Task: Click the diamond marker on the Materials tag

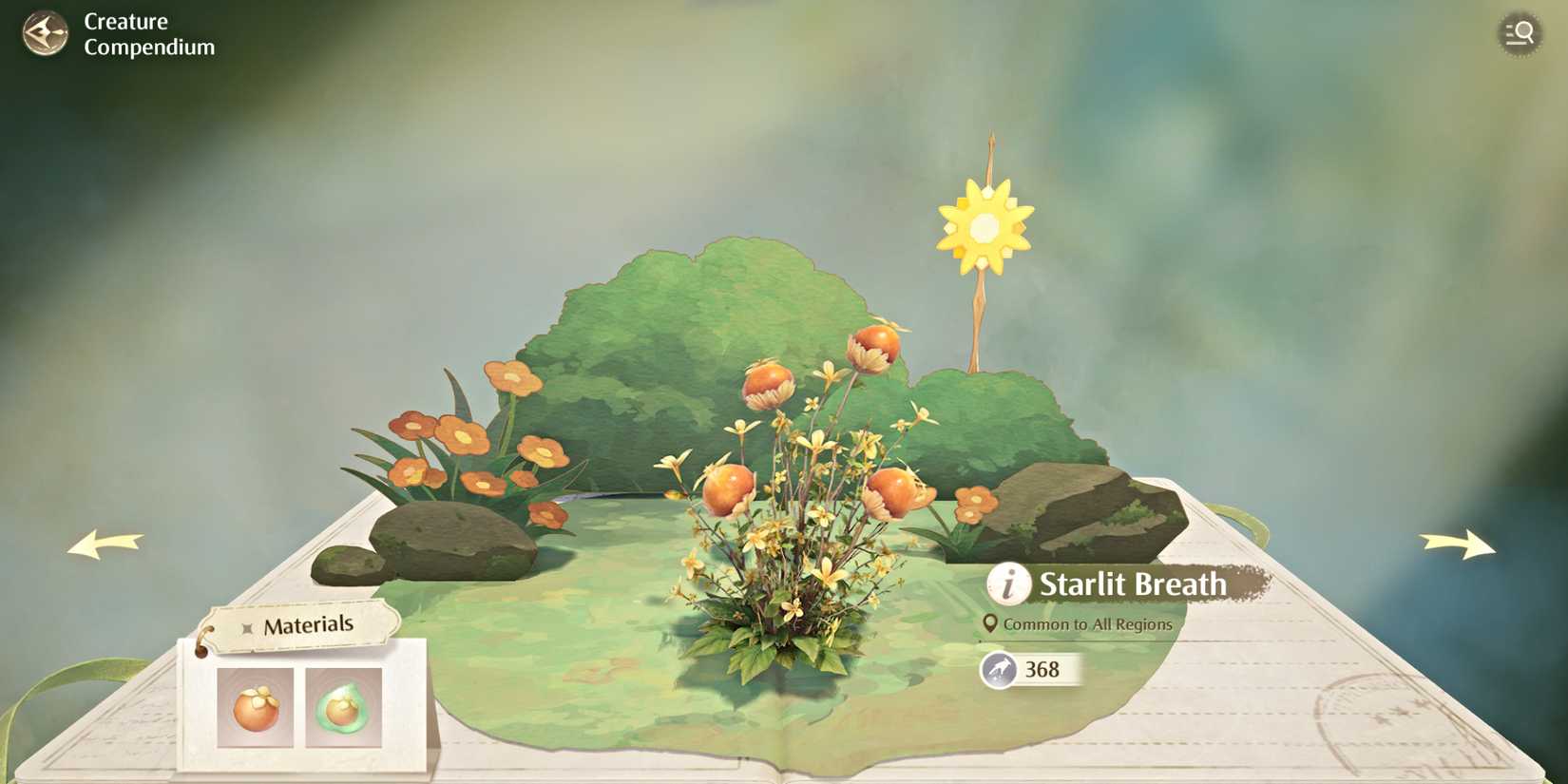Action: 247,625
